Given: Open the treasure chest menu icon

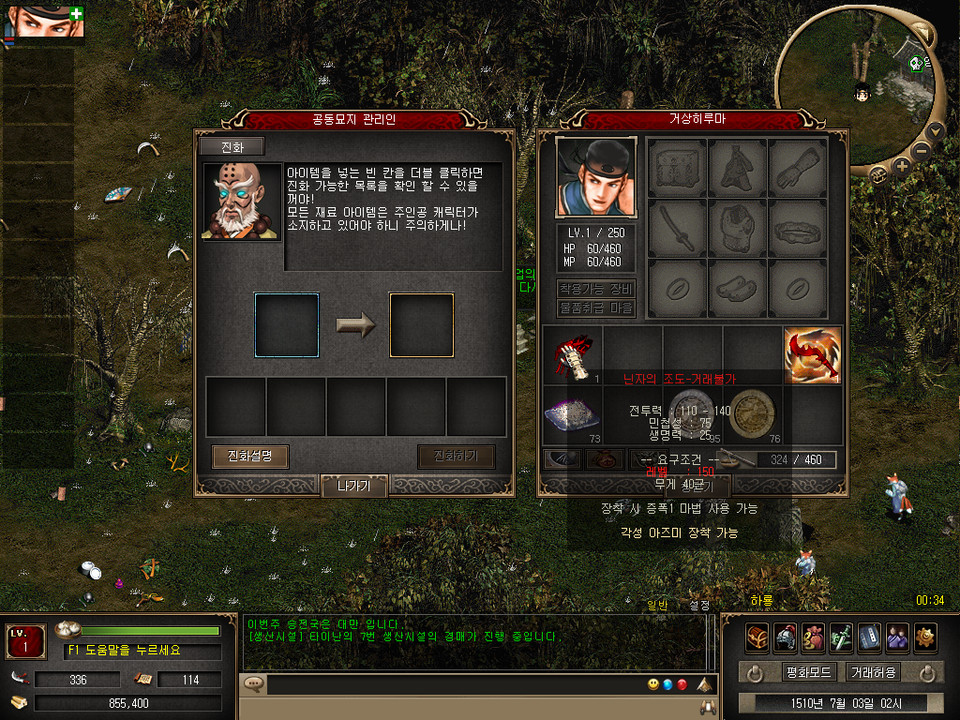Looking at the screenshot, I should coord(757,636).
